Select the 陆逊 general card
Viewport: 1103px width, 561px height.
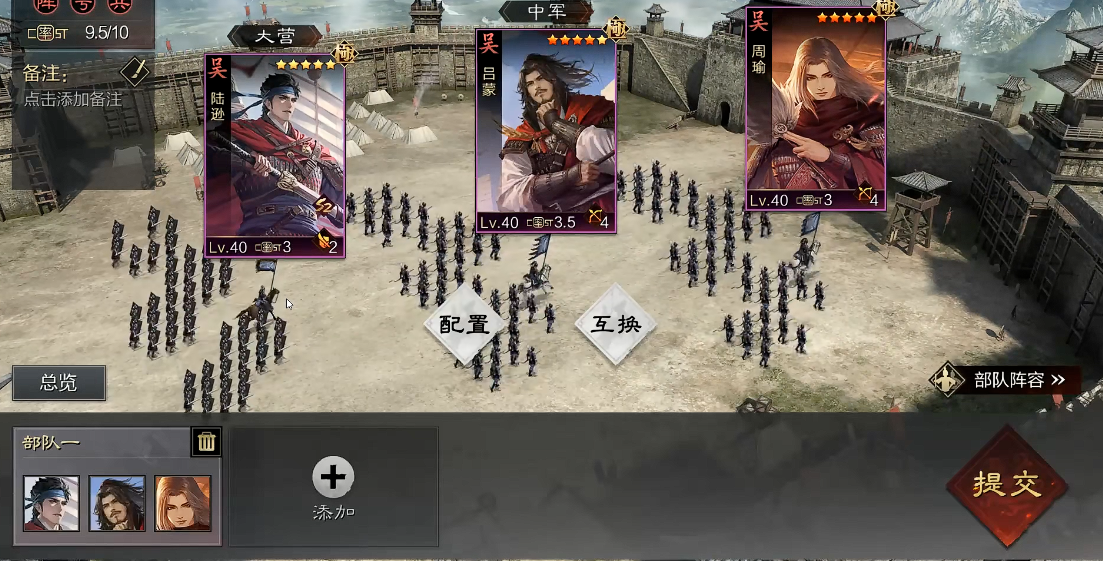275,155
